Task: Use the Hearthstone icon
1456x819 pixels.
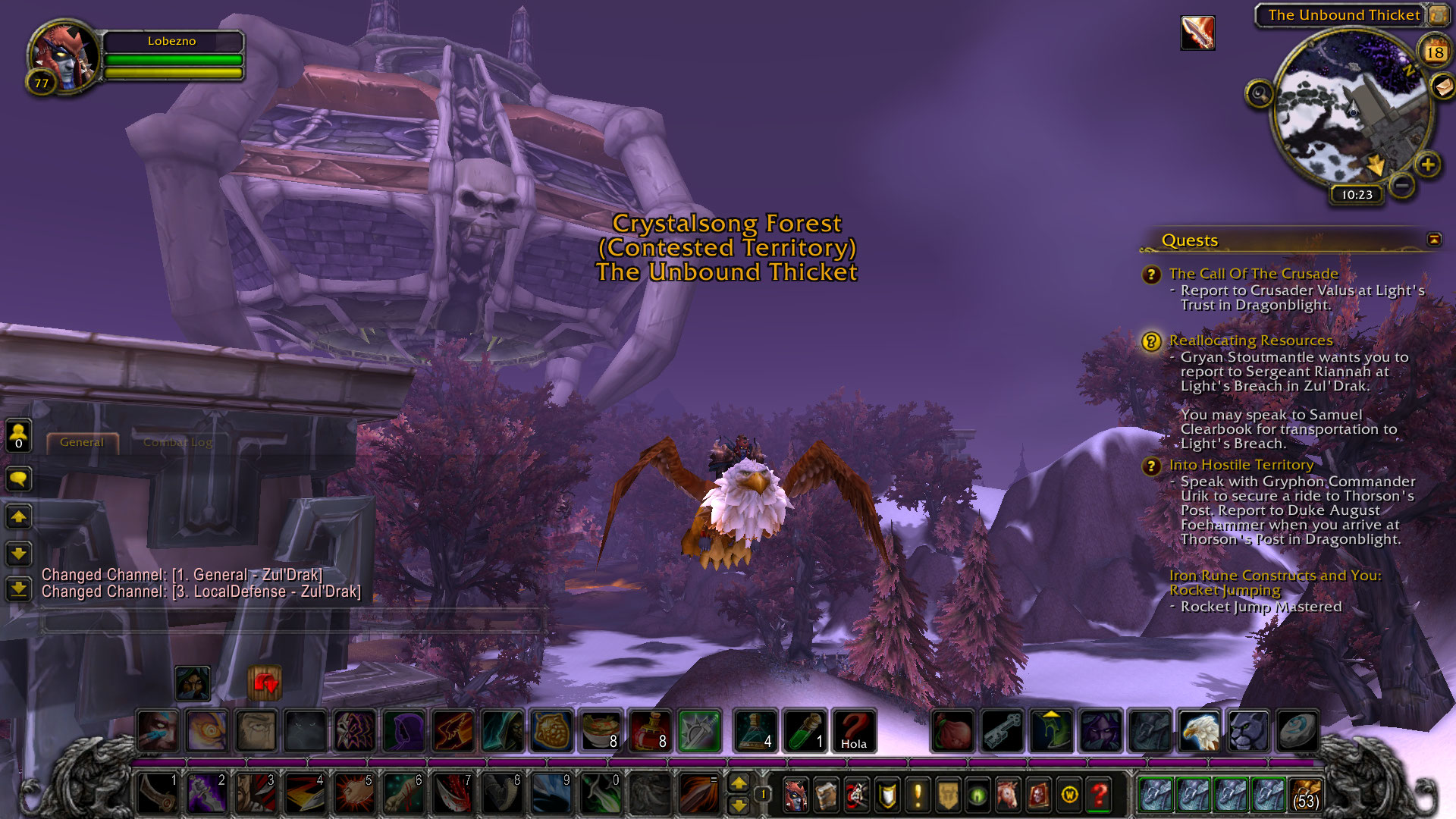Action: 1297,731
